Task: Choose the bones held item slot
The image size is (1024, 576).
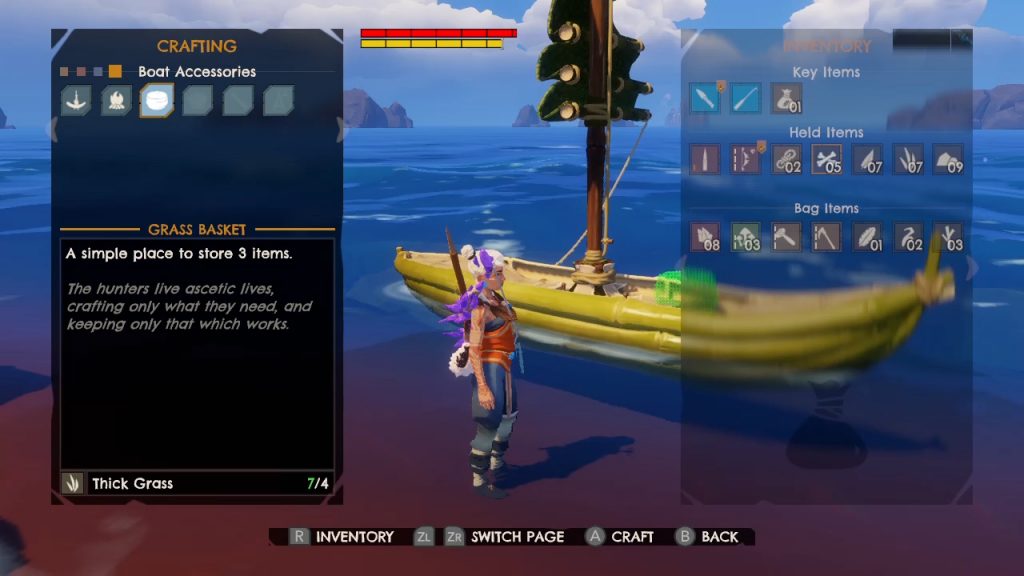Action: (x=826, y=159)
